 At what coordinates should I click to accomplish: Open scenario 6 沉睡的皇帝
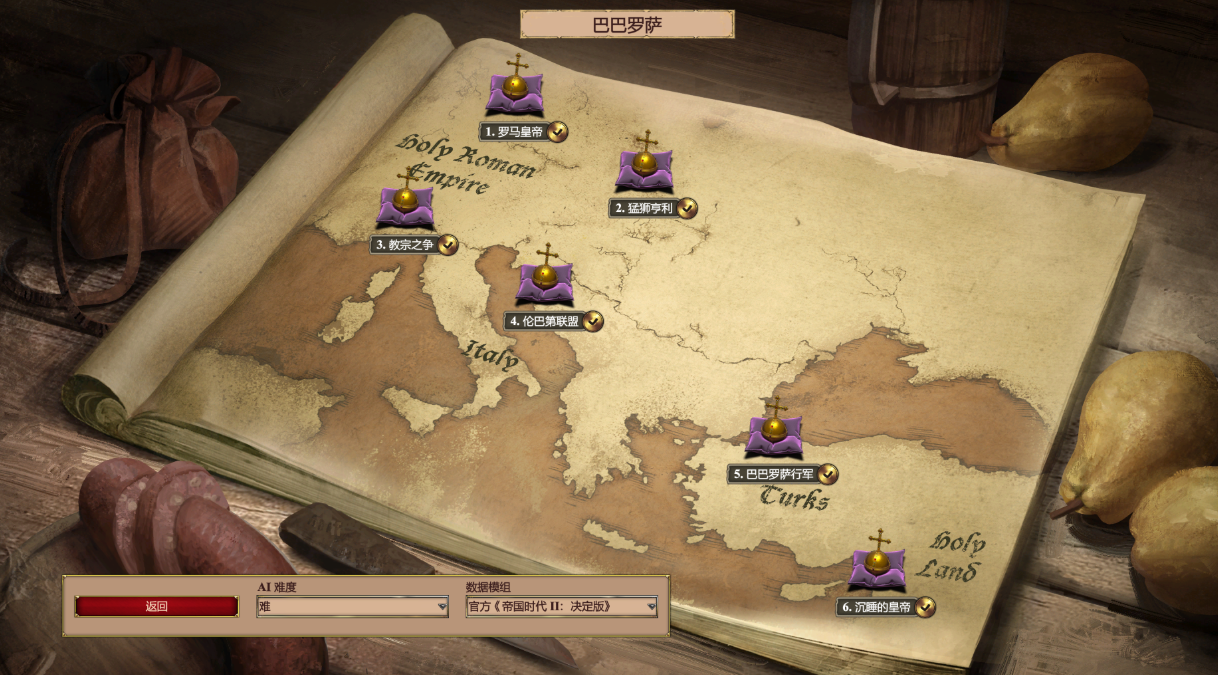(878, 566)
